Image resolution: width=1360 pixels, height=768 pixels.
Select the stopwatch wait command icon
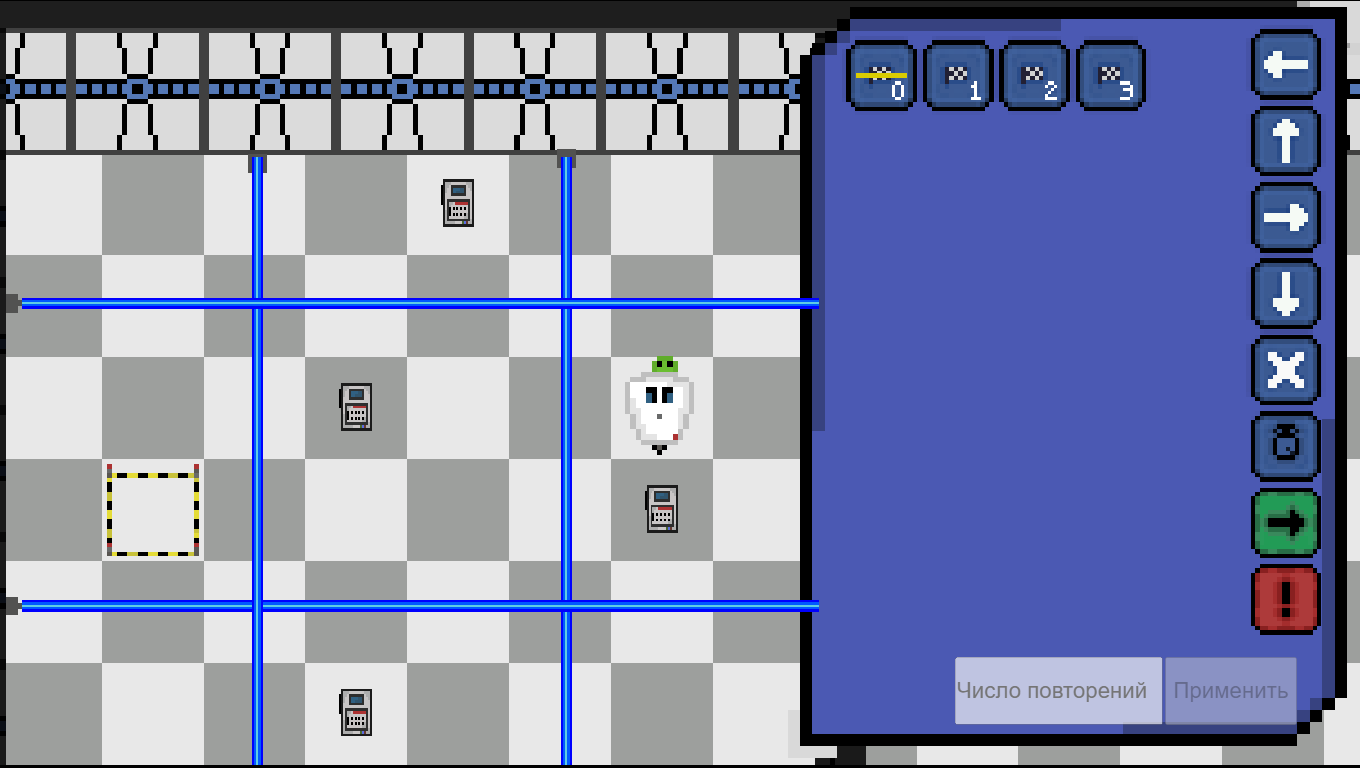tap(1285, 447)
